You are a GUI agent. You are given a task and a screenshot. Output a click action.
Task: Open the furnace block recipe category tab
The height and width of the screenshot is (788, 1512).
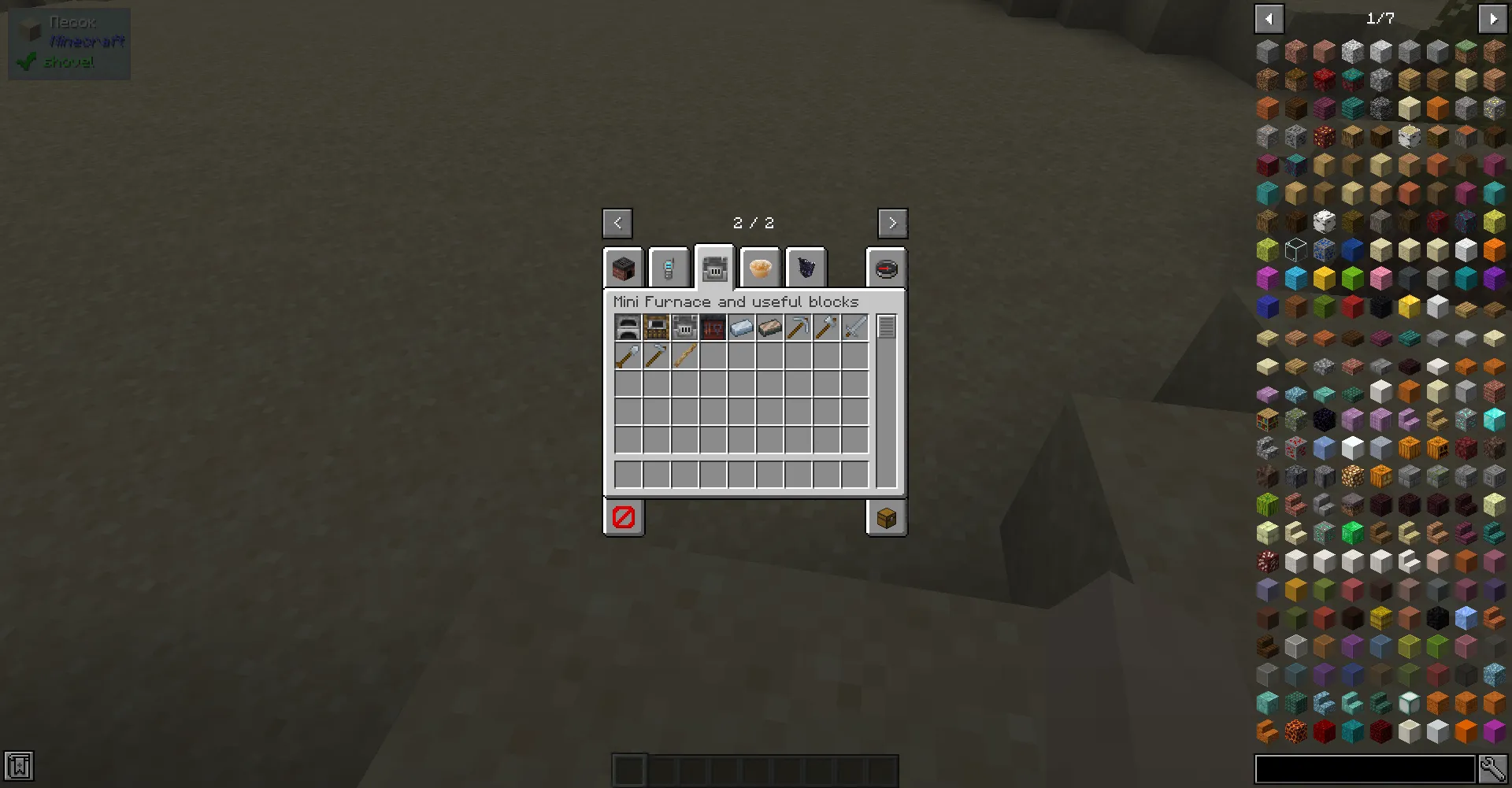tap(622, 268)
